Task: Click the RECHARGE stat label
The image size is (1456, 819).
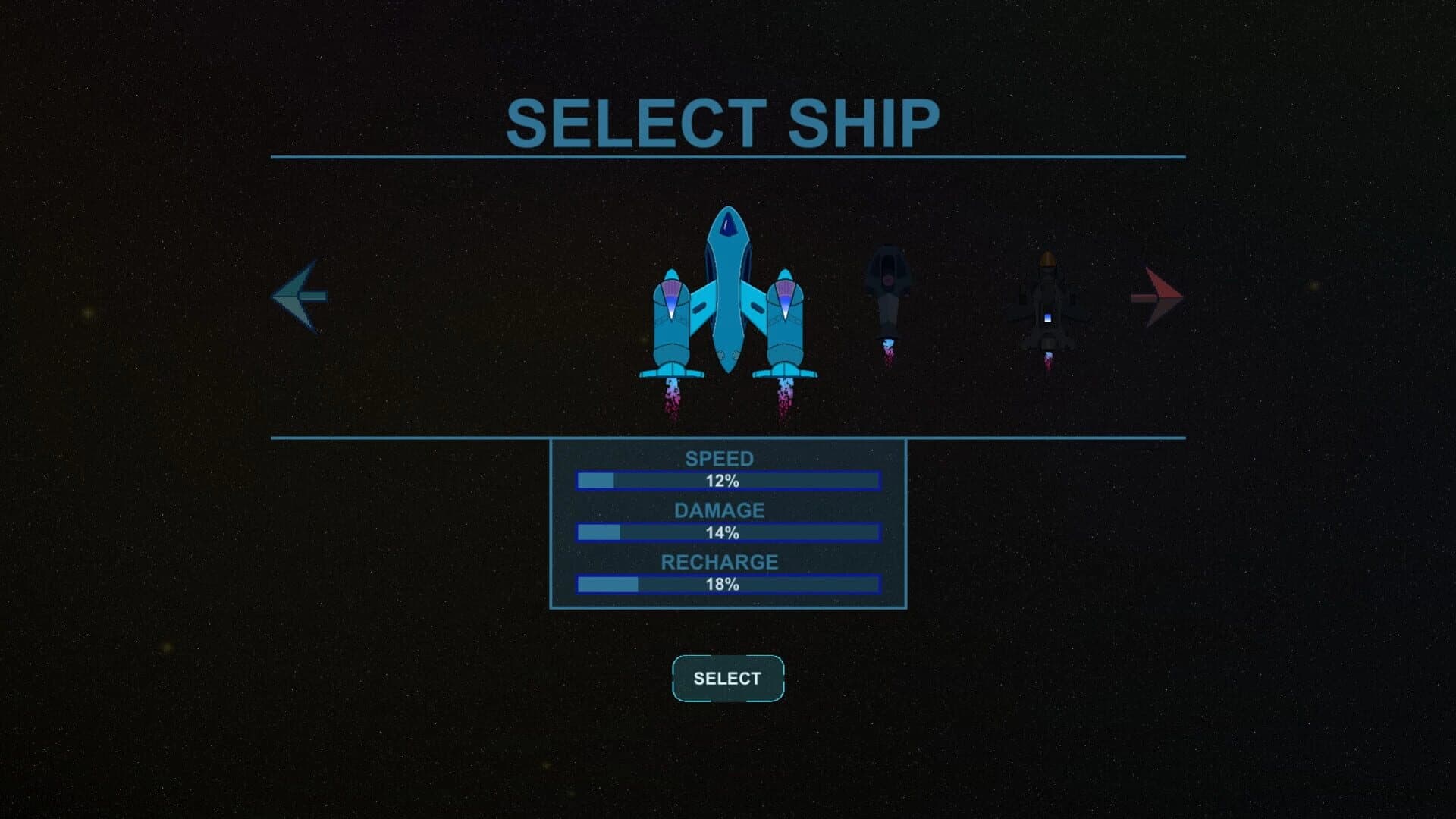Action: click(719, 563)
